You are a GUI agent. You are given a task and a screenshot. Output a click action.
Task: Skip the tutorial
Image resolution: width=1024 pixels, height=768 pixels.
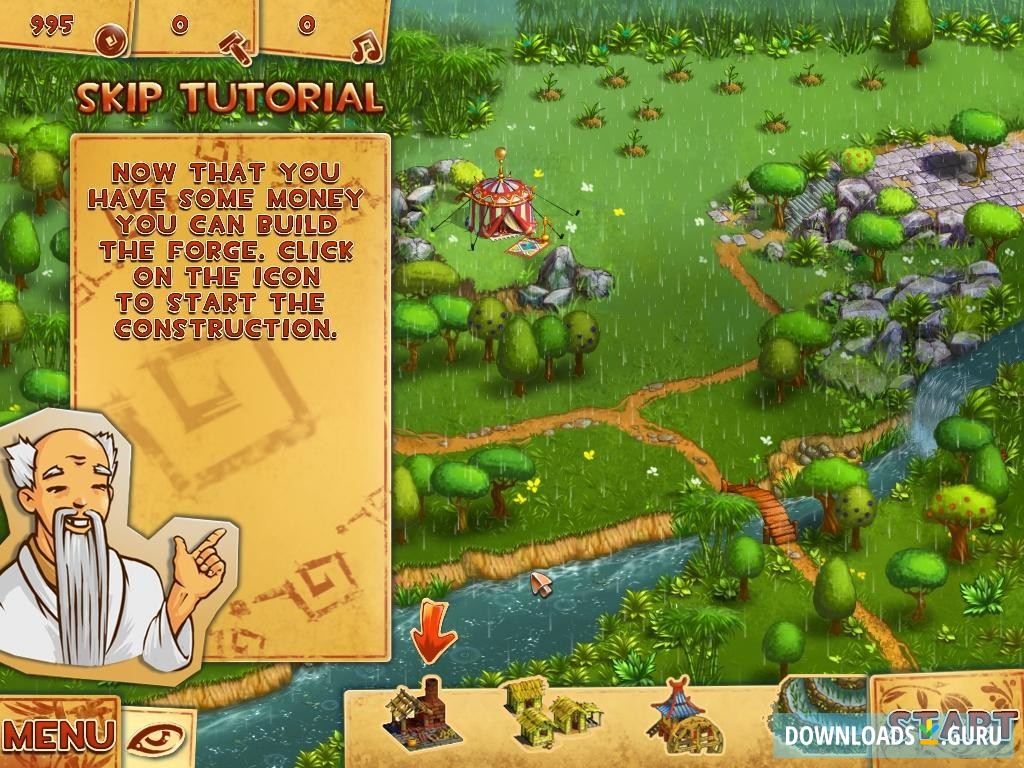click(x=230, y=98)
